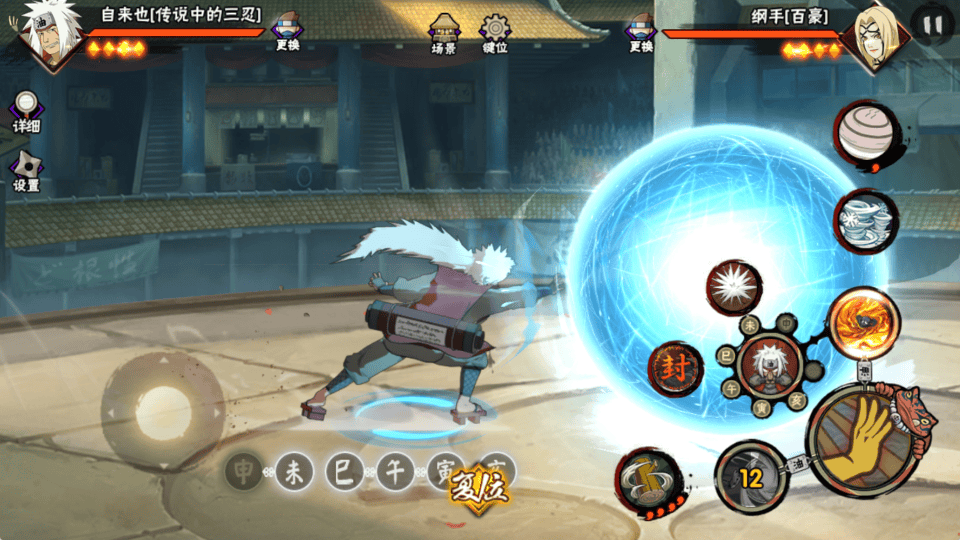This screenshot has height=540, width=960.
Task: Pause the match with the pause button
Action: tap(932, 25)
